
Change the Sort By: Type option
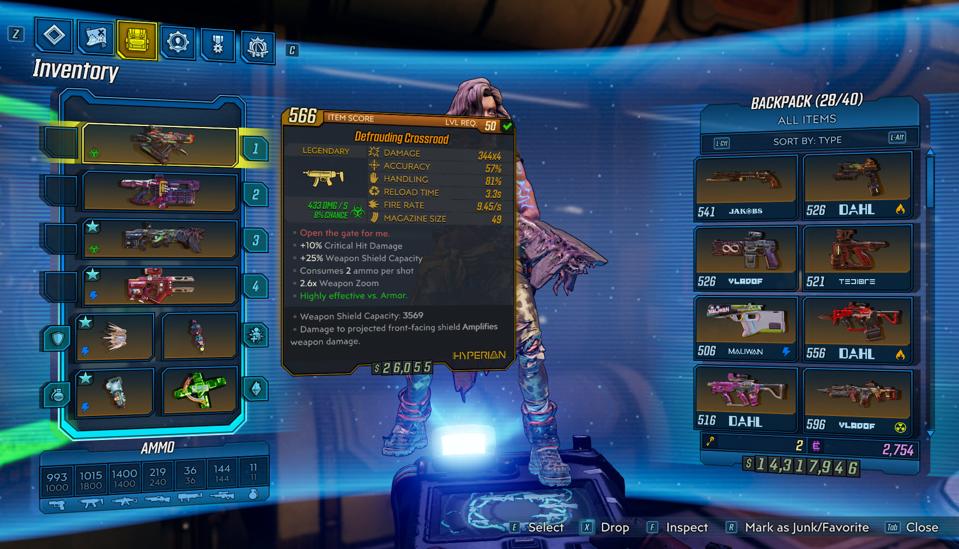tap(807, 141)
